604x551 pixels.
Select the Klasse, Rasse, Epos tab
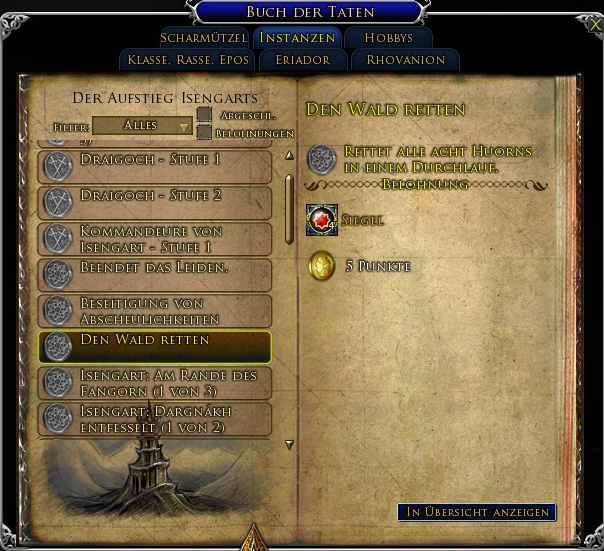(x=188, y=60)
